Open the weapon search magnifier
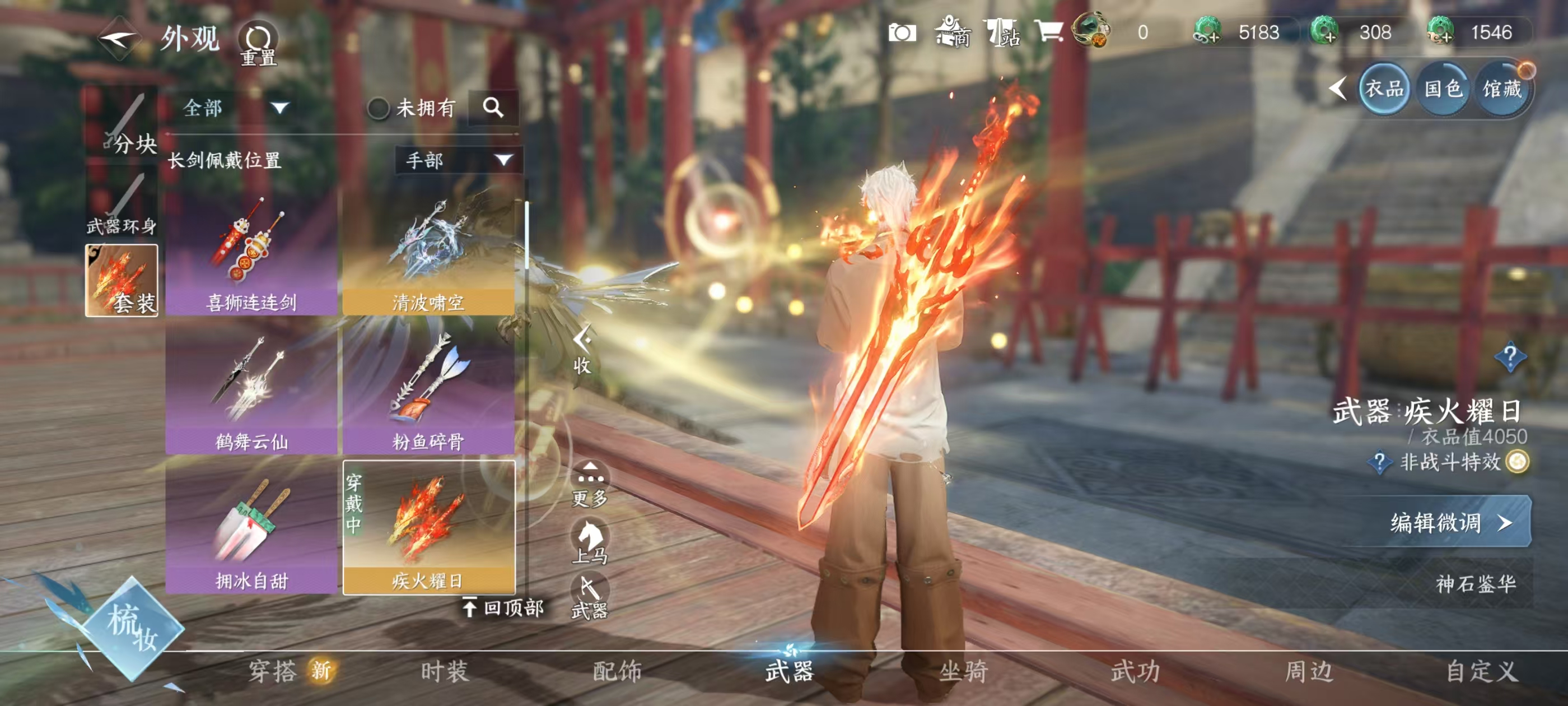Viewport: 1568px width, 706px height. 492,108
